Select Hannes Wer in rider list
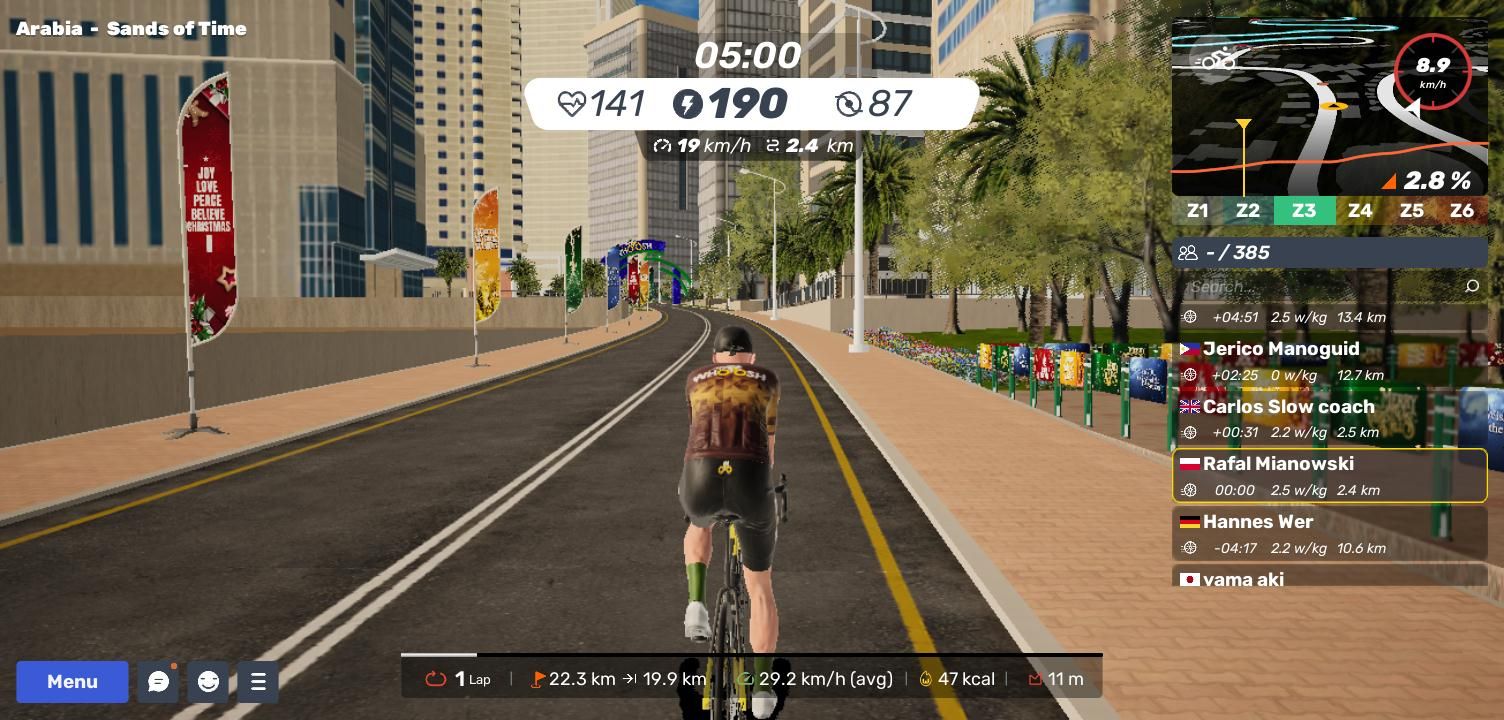The image size is (1504, 720). 1329,533
